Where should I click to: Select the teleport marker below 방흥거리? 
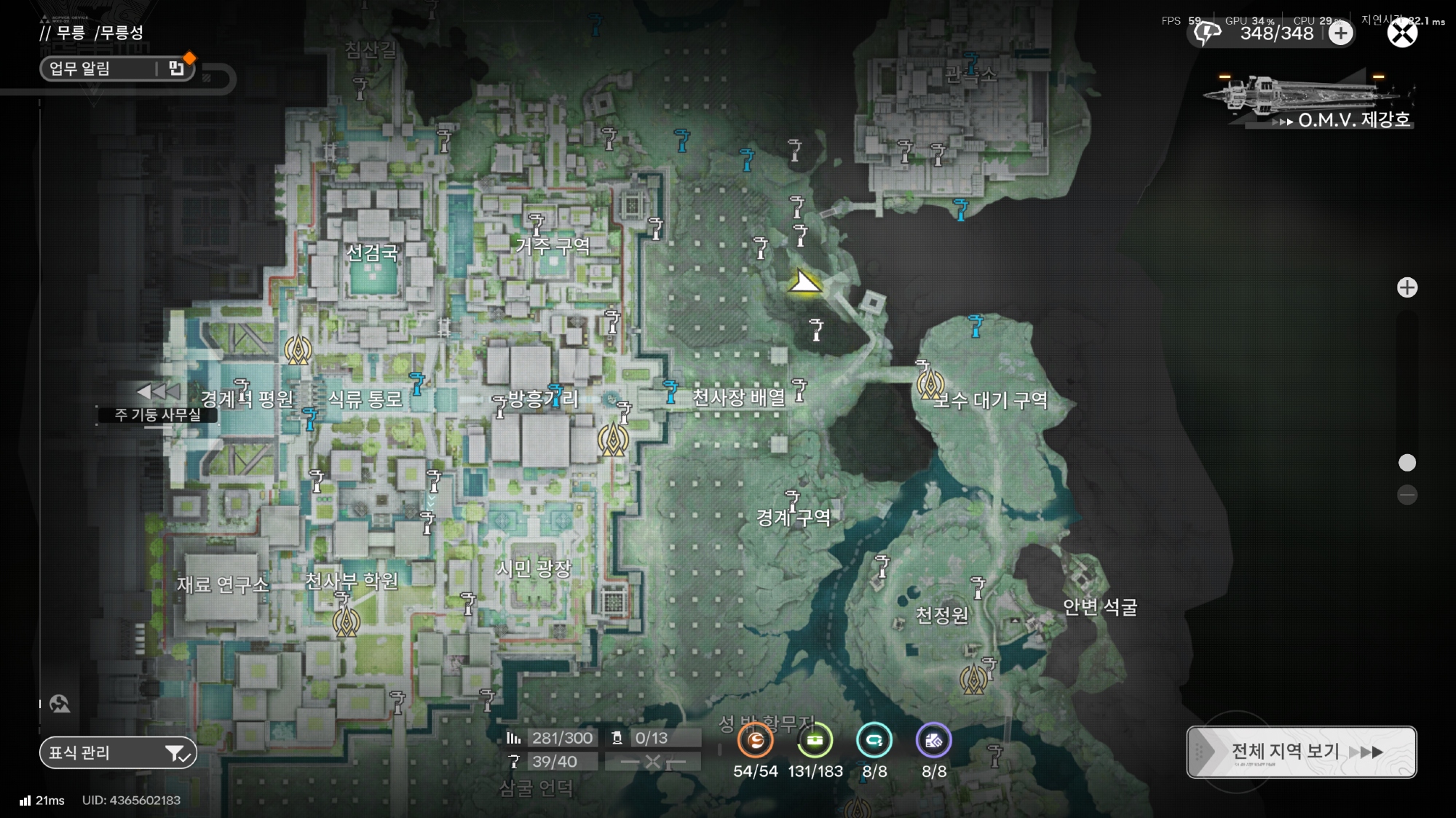click(613, 439)
